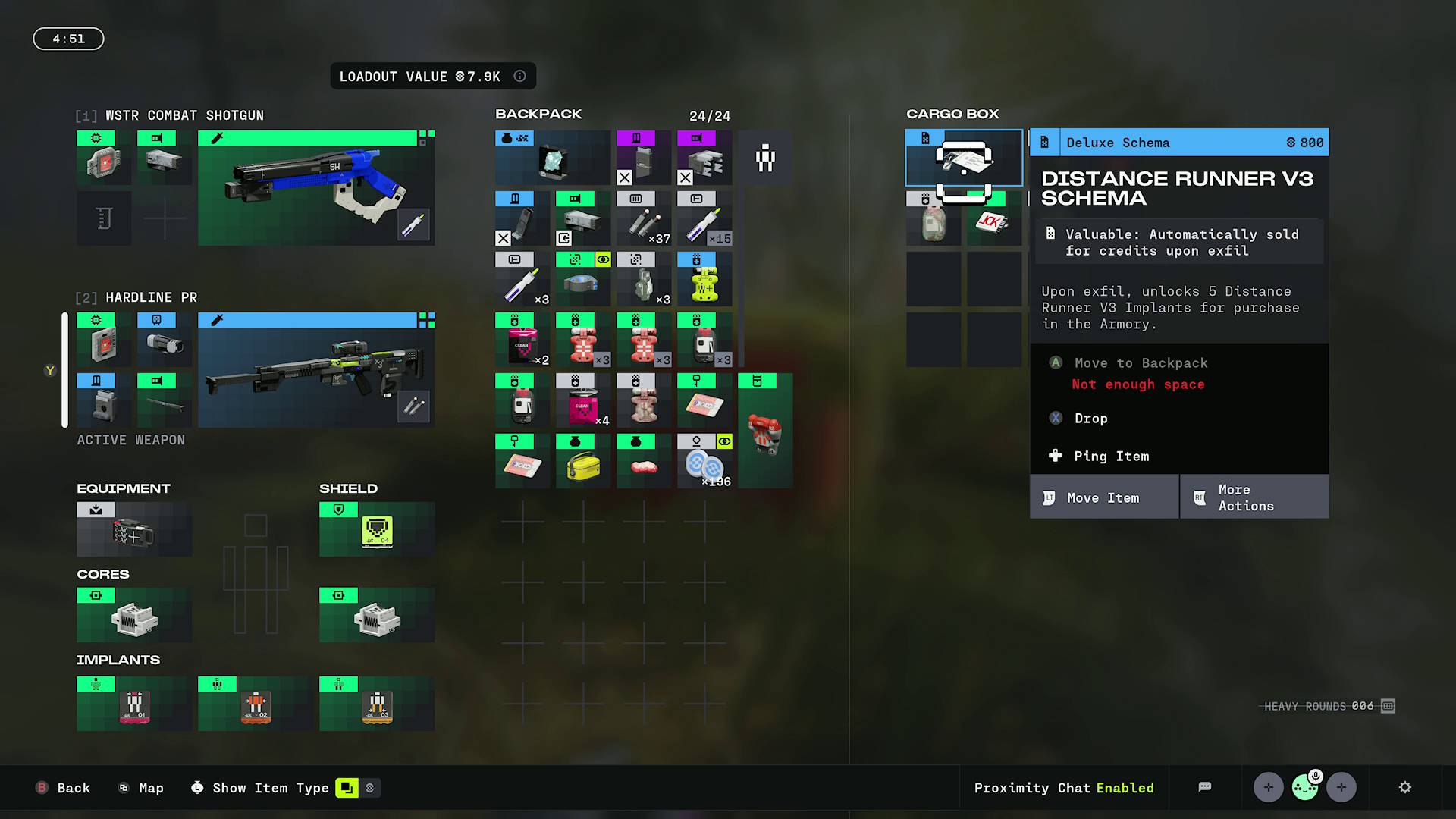Open the chat message panel
This screenshot has width=1456, height=819.
1205,787
